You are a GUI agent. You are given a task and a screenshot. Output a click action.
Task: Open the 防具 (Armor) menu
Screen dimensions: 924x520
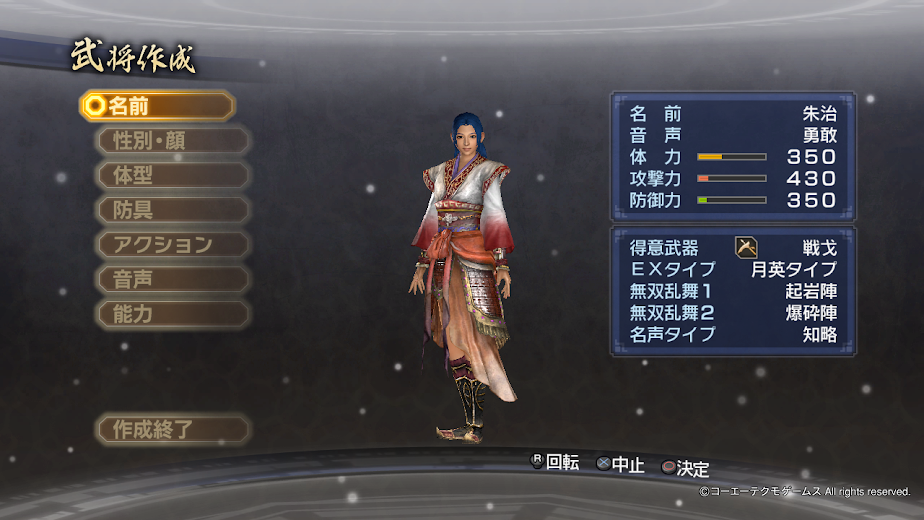pyautogui.click(x=172, y=210)
